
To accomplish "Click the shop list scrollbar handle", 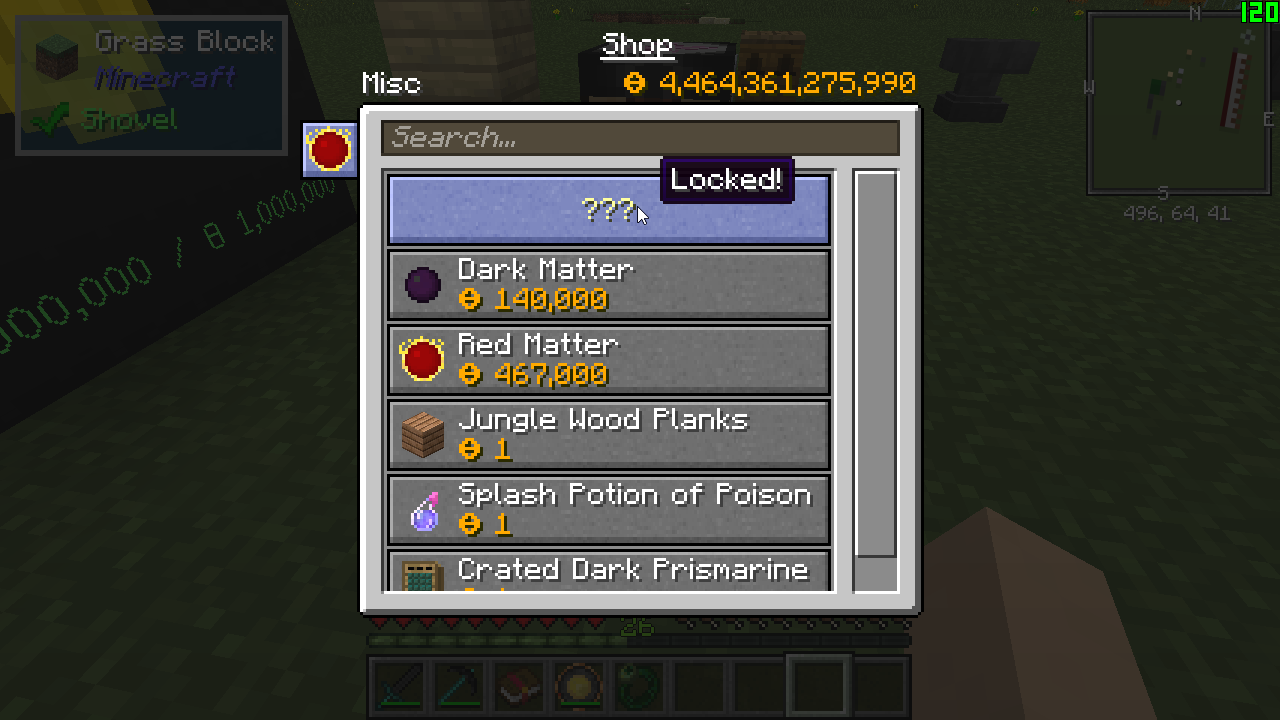I will [x=876, y=363].
